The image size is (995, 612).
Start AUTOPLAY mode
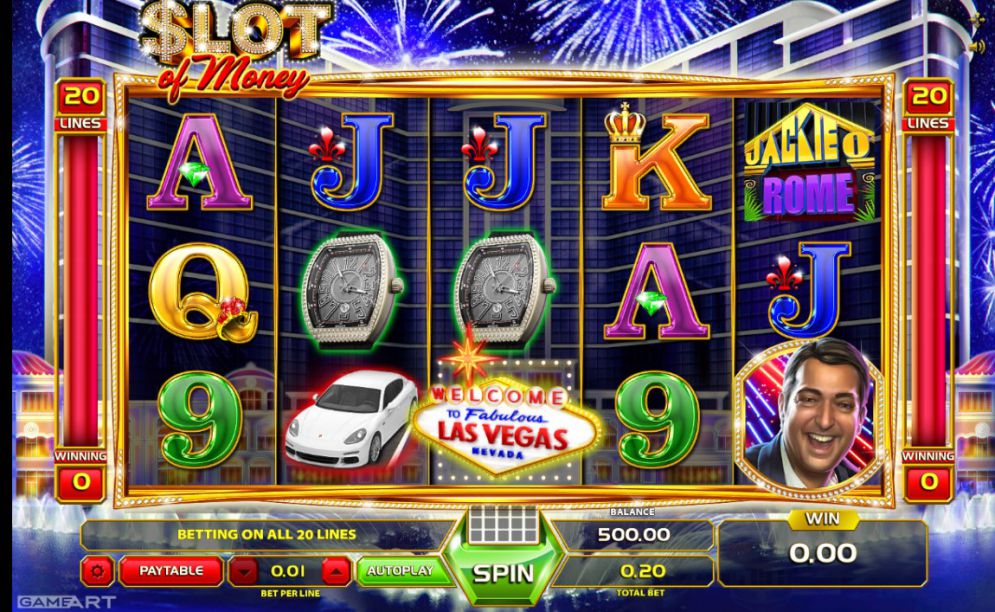[399, 571]
